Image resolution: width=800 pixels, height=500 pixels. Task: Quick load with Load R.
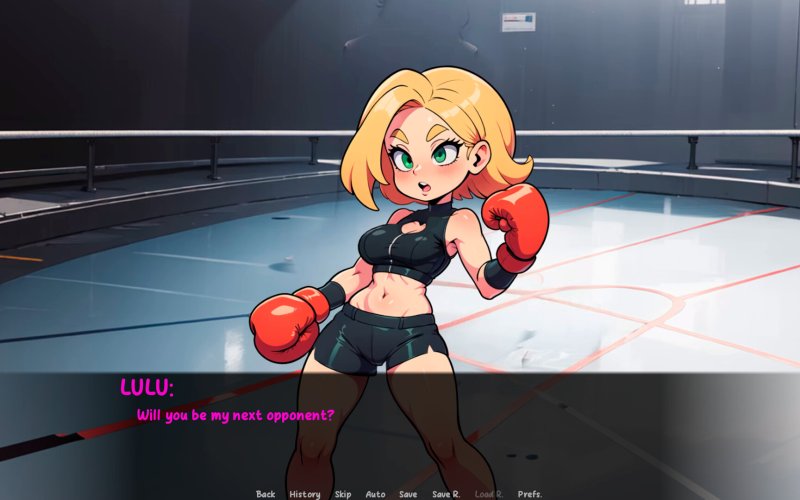point(489,494)
